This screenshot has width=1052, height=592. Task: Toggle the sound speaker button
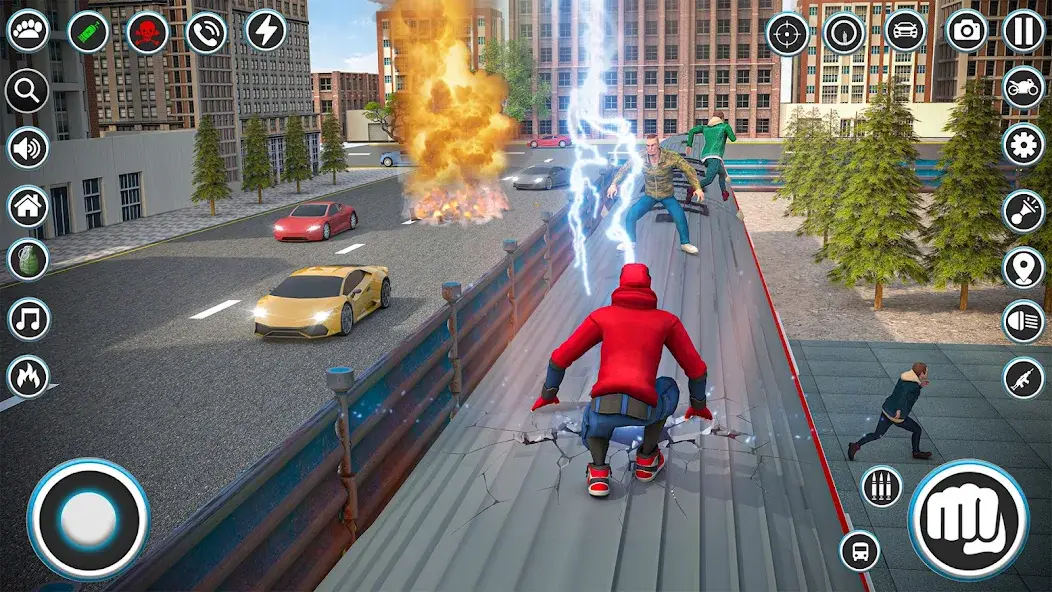point(28,148)
